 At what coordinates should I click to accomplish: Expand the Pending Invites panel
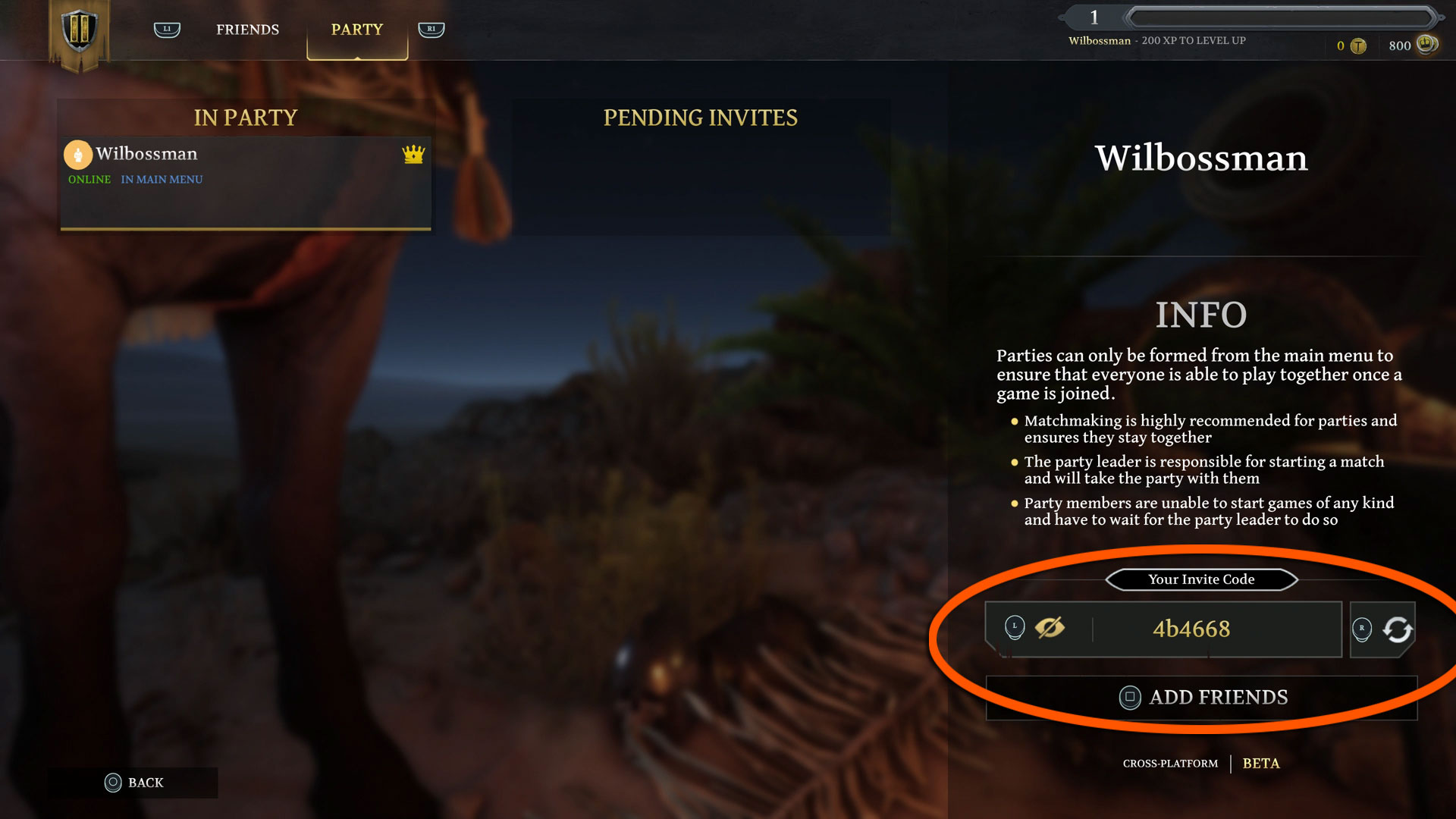(x=700, y=118)
